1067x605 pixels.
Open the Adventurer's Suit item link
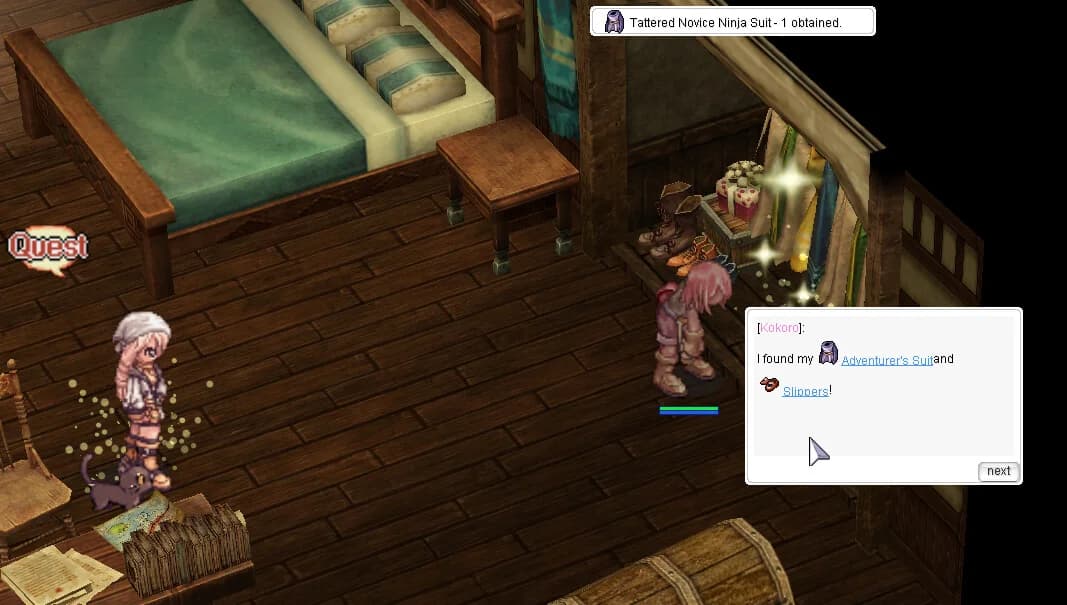pyautogui.click(x=886, y=360)
